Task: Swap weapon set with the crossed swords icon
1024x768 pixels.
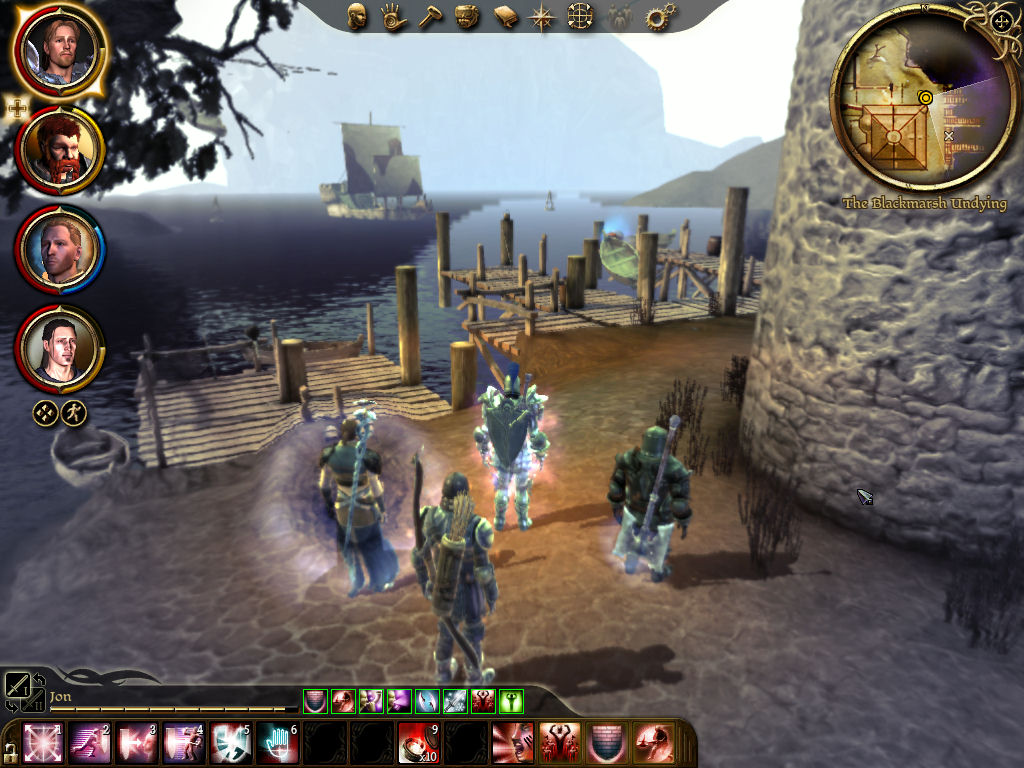Action: [19, 684]
